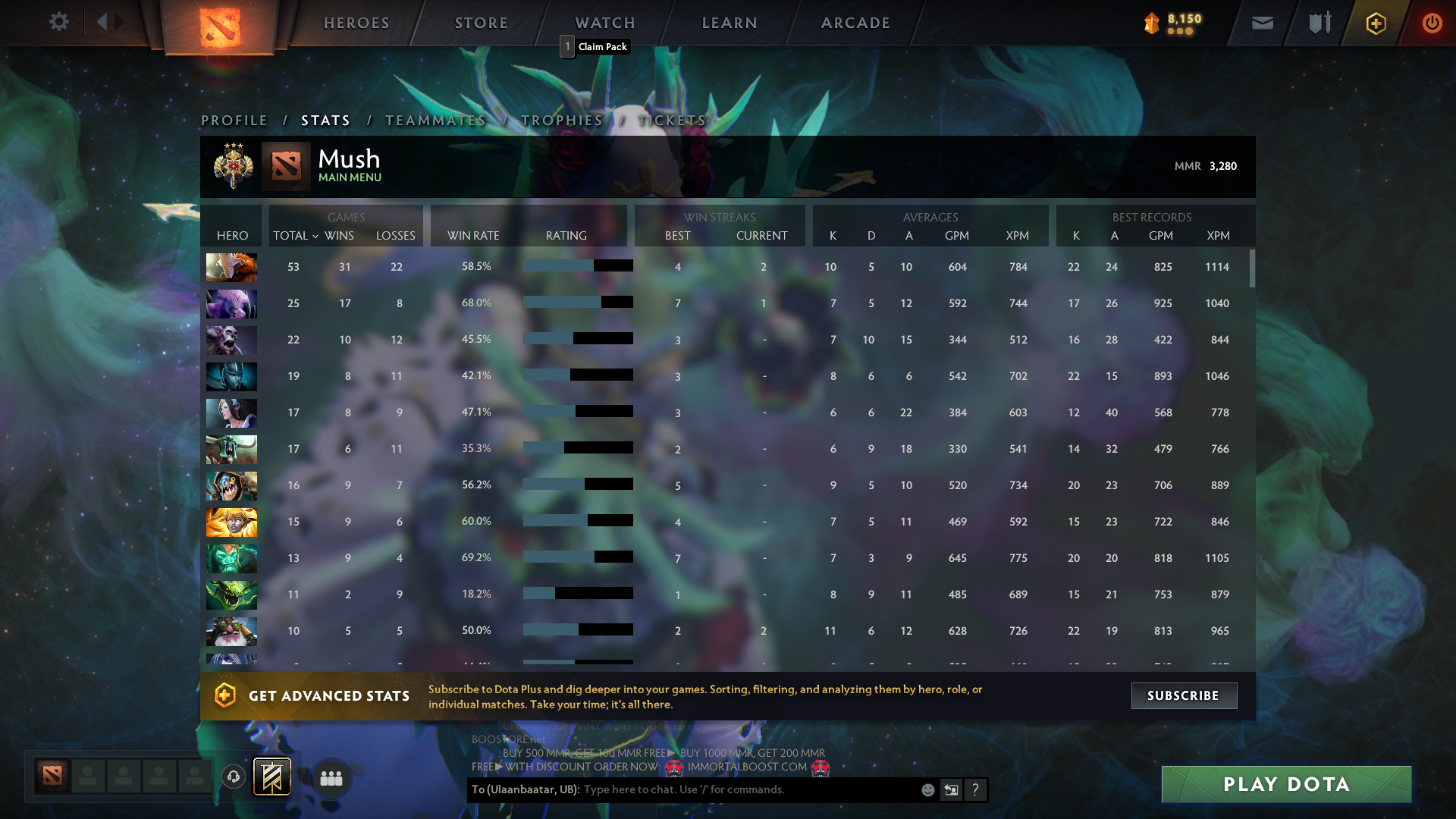Select ARCADE from the top menu
The image size is (1456, 819).
(855, 23)
